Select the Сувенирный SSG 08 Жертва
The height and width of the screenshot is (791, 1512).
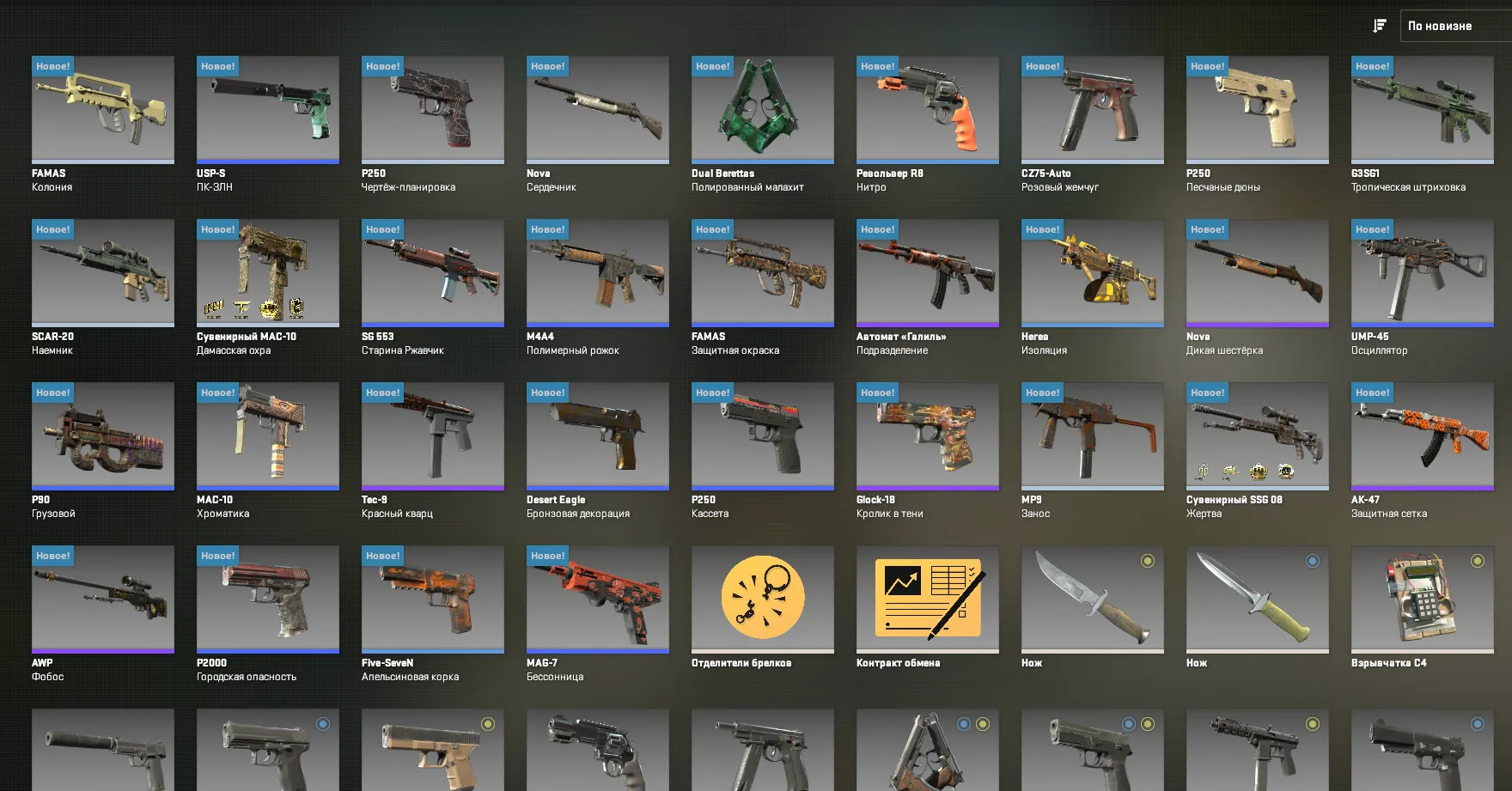tap(1257, 435)
